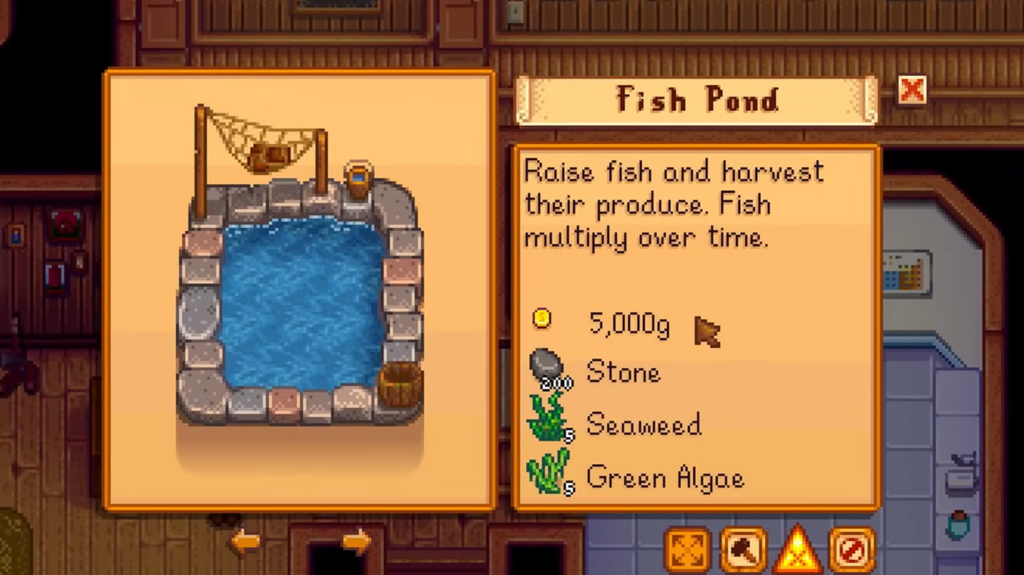Viewport: 1024px width, 575px height.
Task: Show the previous building blueprint
Action: [x=246, y=542]
